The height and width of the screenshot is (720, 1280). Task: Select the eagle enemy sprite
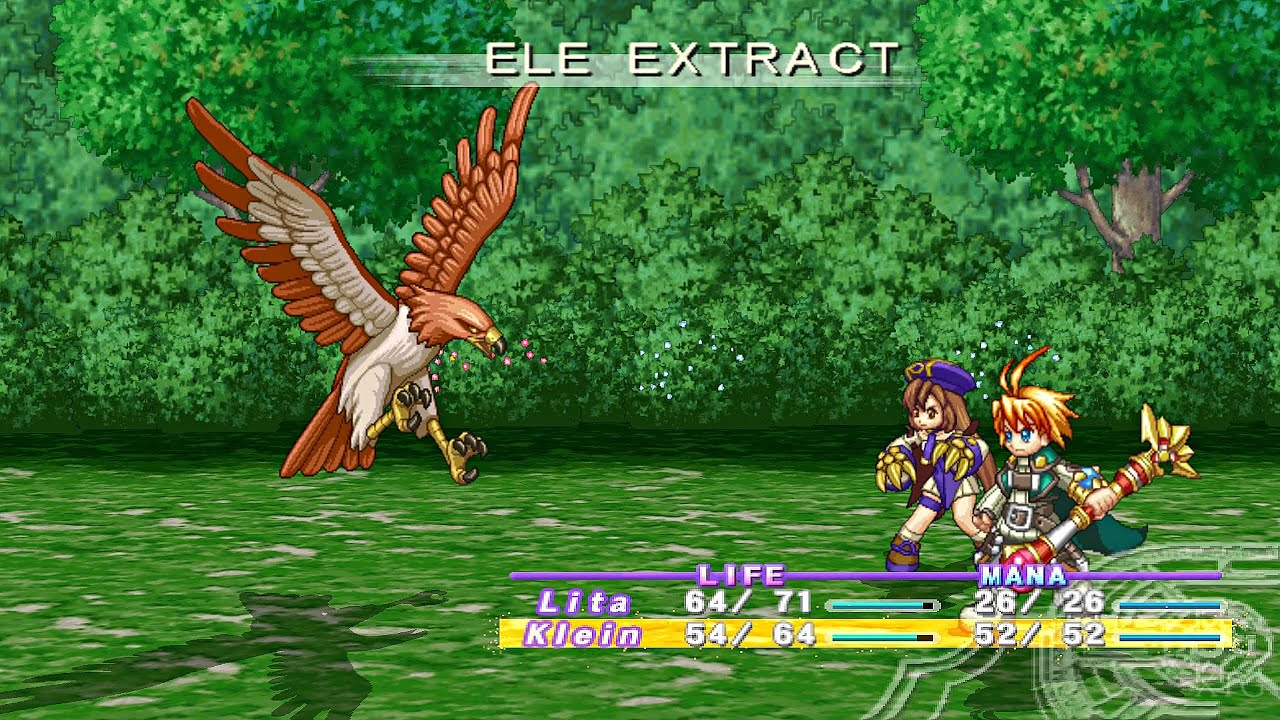(x=380, y=300)
